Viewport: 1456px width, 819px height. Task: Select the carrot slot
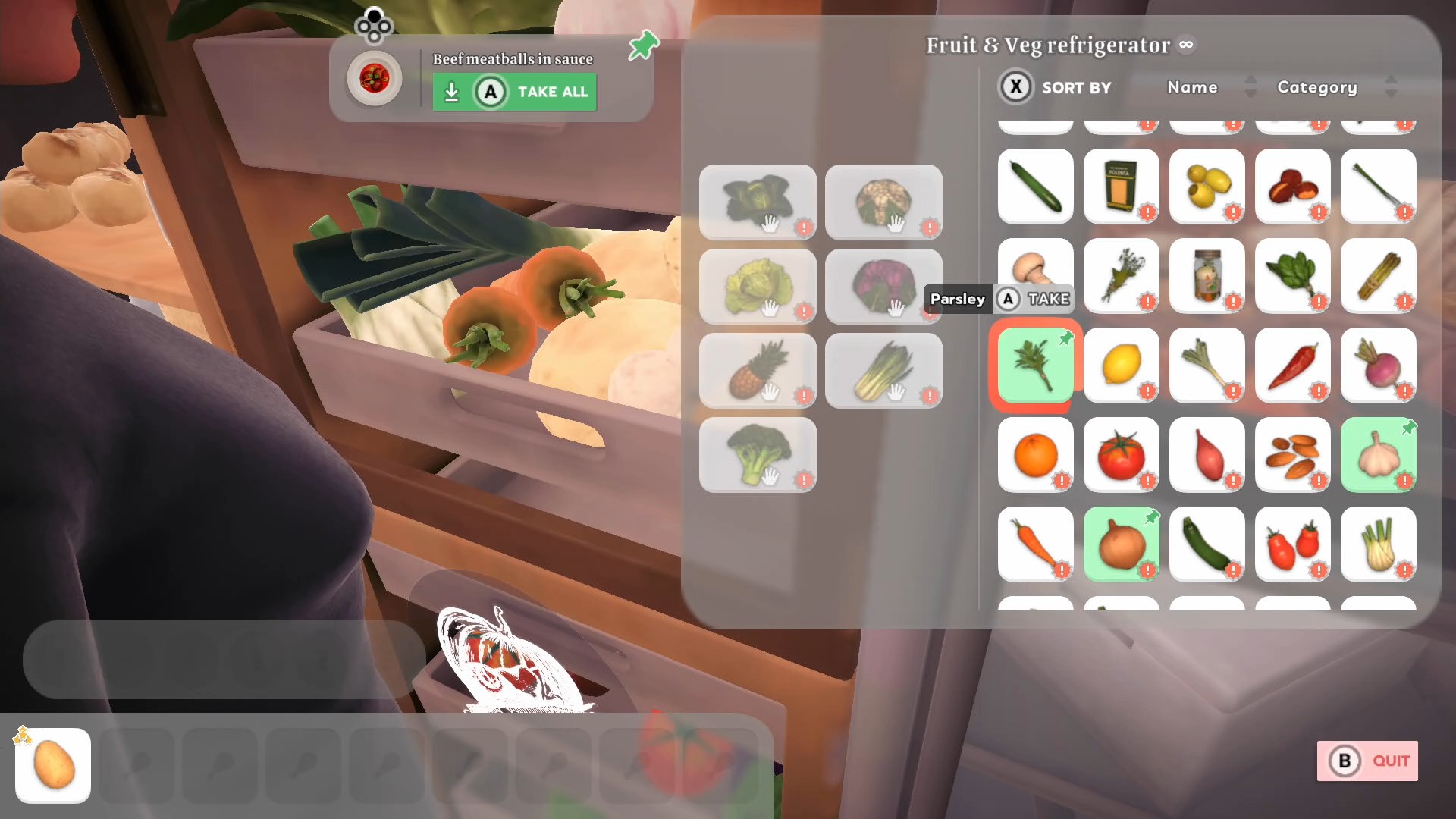[x=1035, y=544]
